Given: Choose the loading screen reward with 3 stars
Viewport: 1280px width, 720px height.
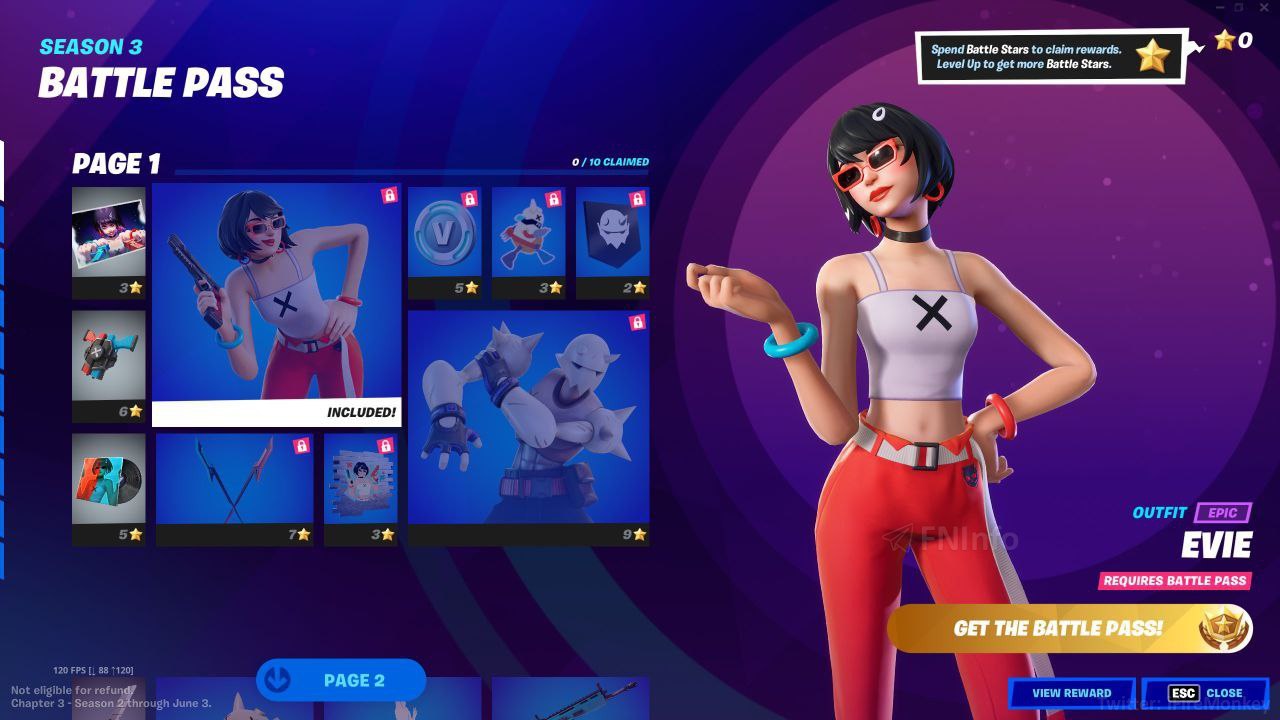Looking at the screenshot, I should point(109,242).
